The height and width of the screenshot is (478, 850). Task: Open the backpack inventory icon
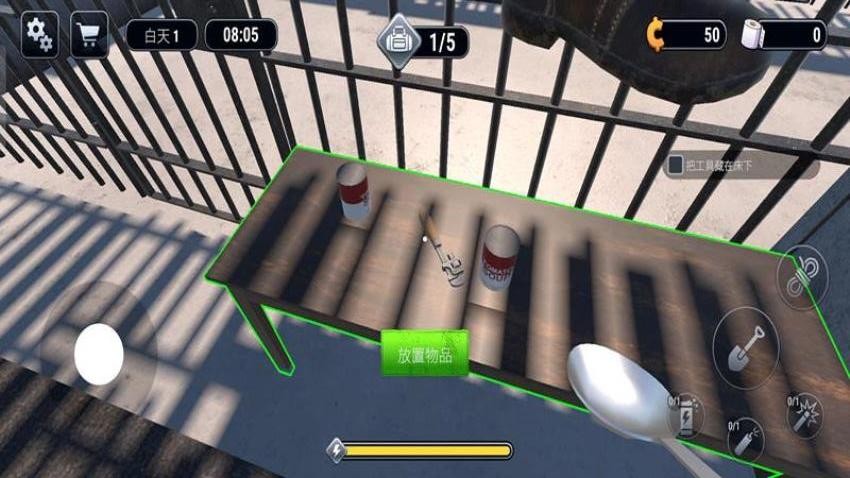[396, 41]
